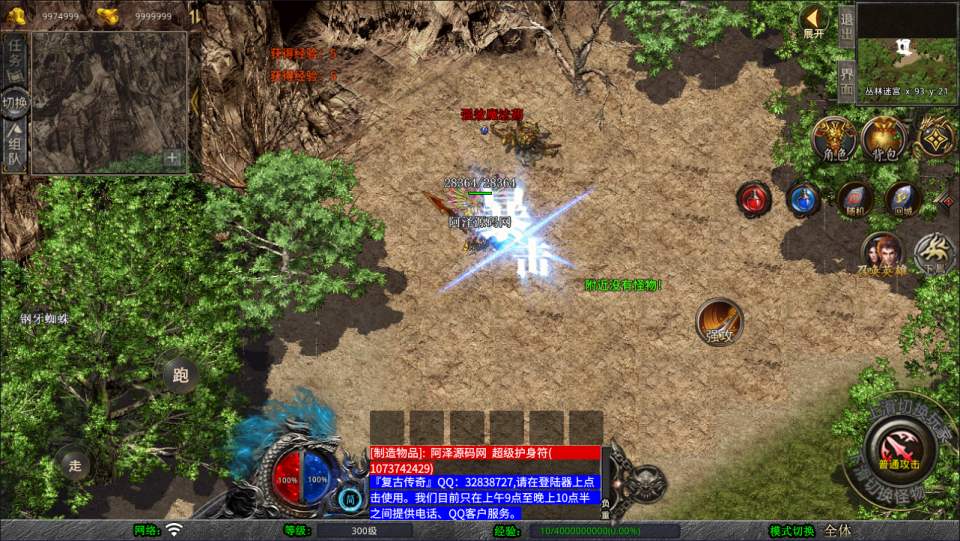Activate the 强攻 skill

coord(719,320)
